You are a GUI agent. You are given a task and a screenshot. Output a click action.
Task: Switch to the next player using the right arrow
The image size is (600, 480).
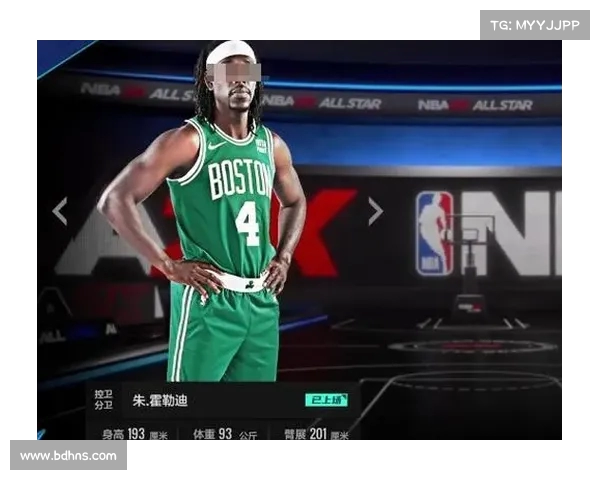click(375, 211)
